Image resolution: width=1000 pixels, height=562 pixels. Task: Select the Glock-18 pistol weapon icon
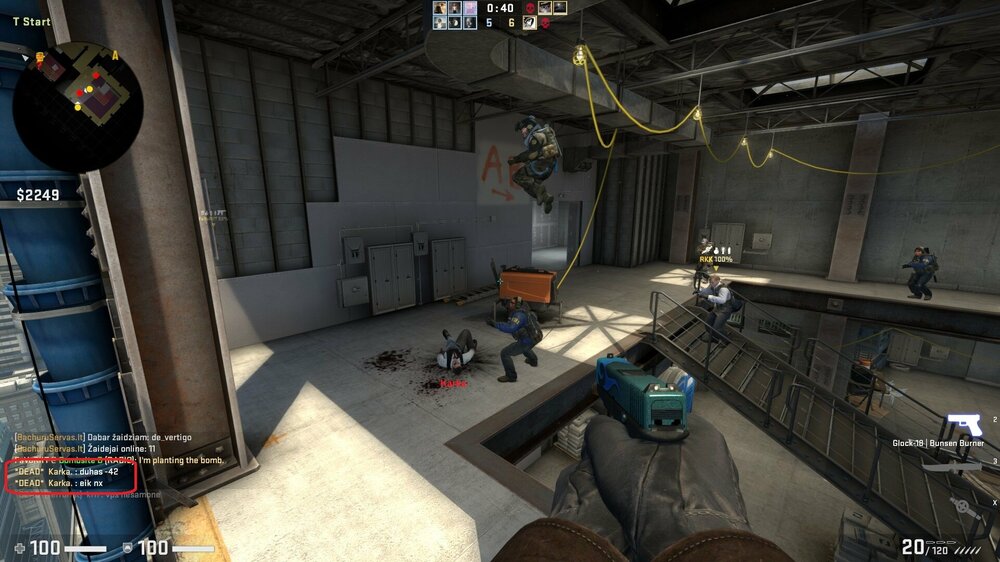[963, 424]
